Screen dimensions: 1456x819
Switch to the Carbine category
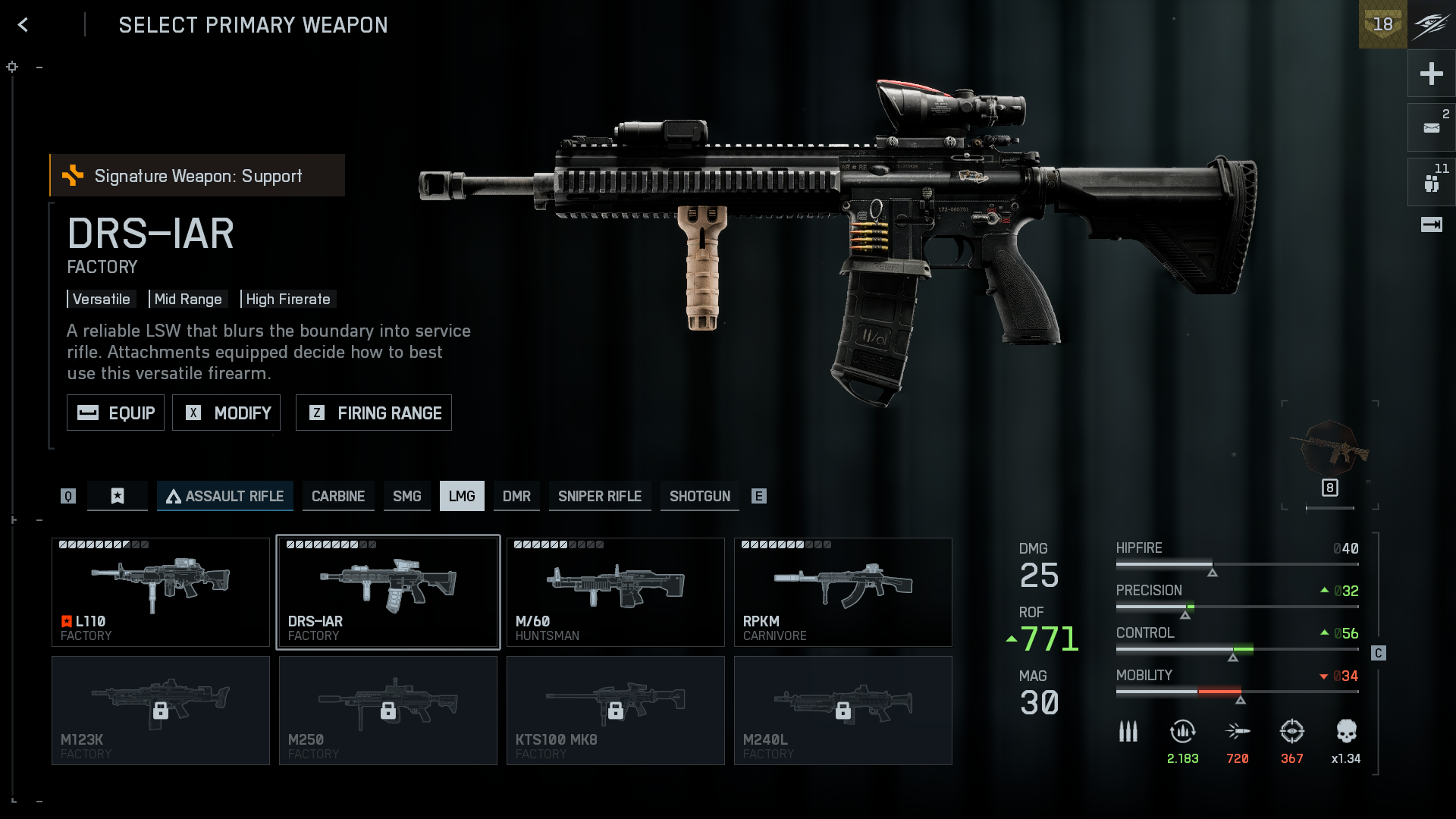[338, 496]
